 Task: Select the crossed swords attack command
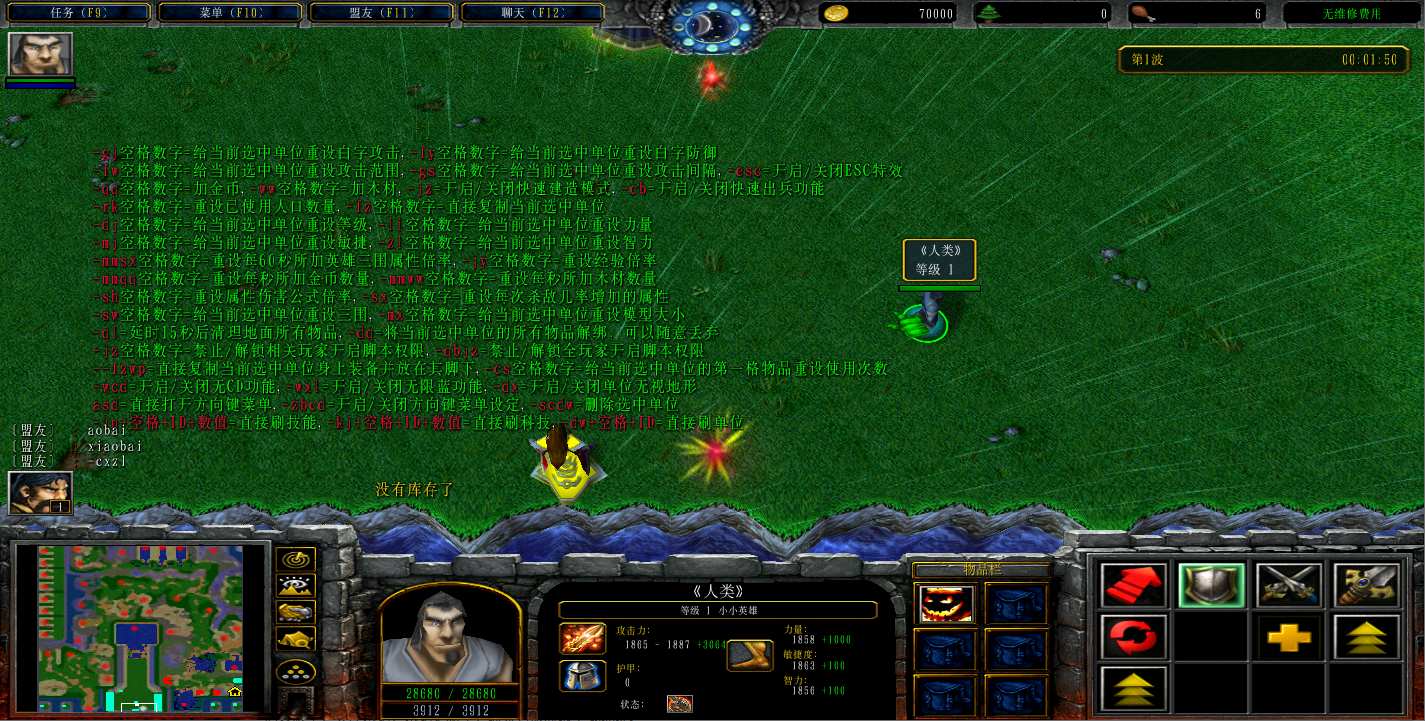click(1289, 586)
